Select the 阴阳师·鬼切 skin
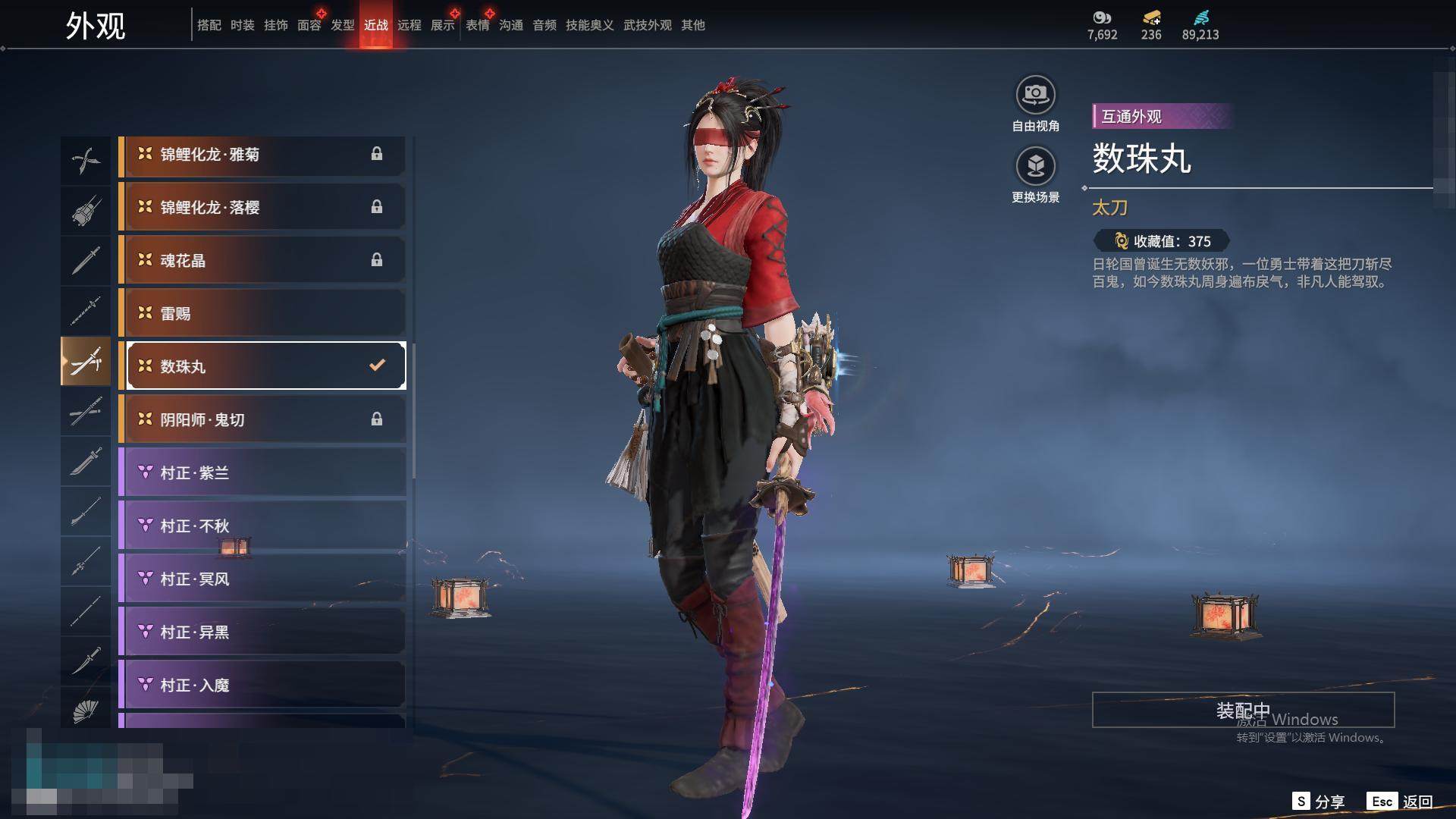The image size is (1456, 819). click(x=262, y=420)
